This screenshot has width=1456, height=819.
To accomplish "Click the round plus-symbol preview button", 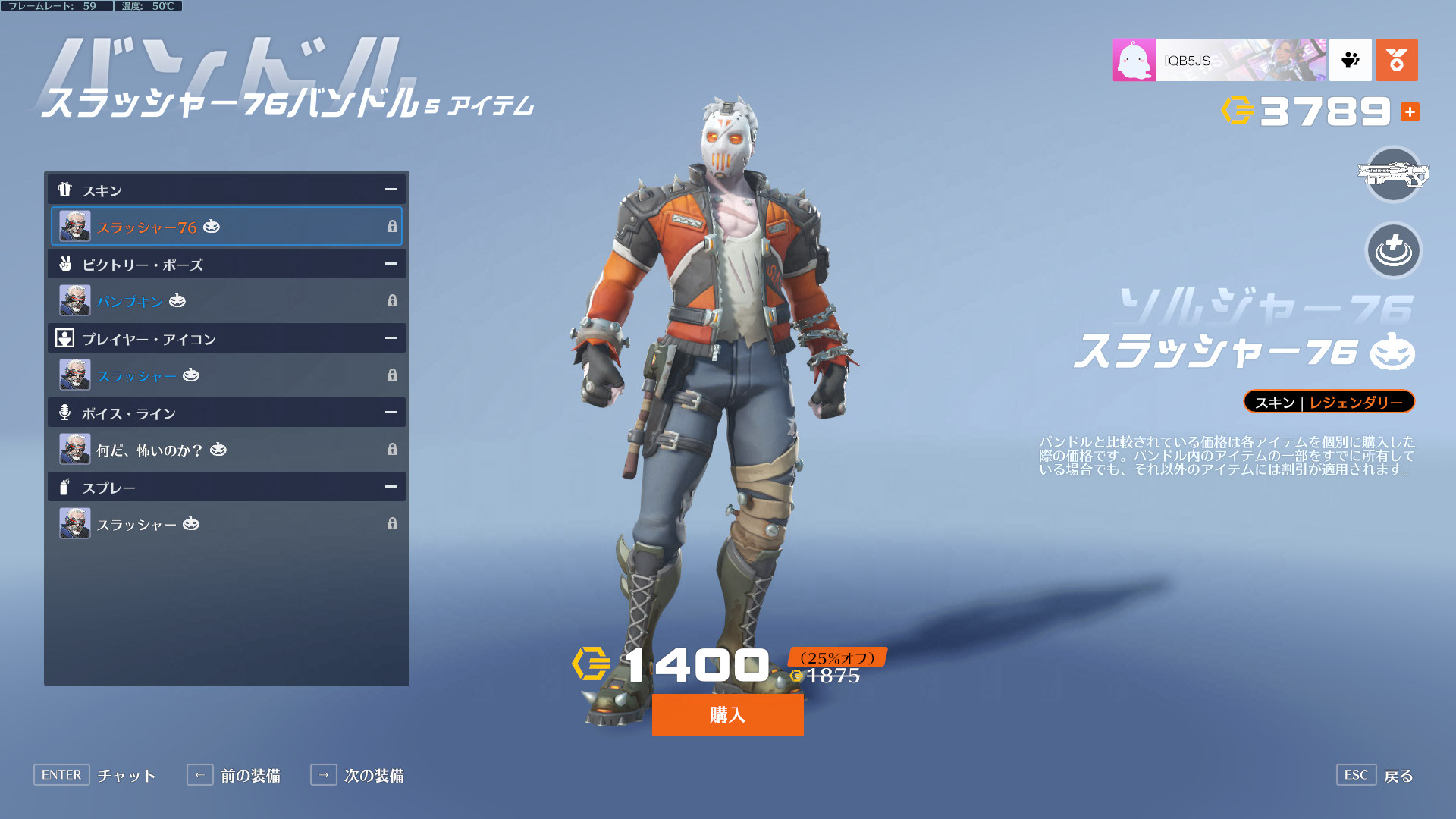I will click(x=1393, y=251).
